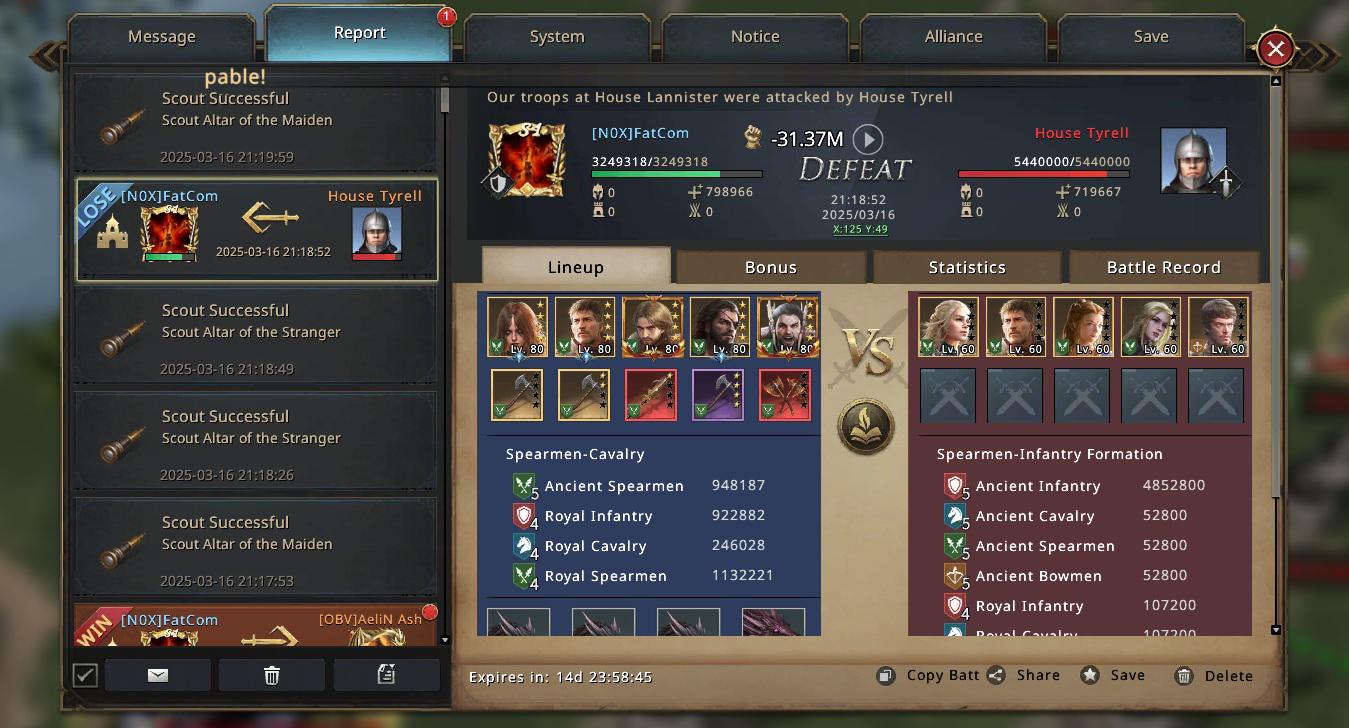Delete this battle report
The height and width of the screenshot is (728, 1349).
pos(1214,676)
